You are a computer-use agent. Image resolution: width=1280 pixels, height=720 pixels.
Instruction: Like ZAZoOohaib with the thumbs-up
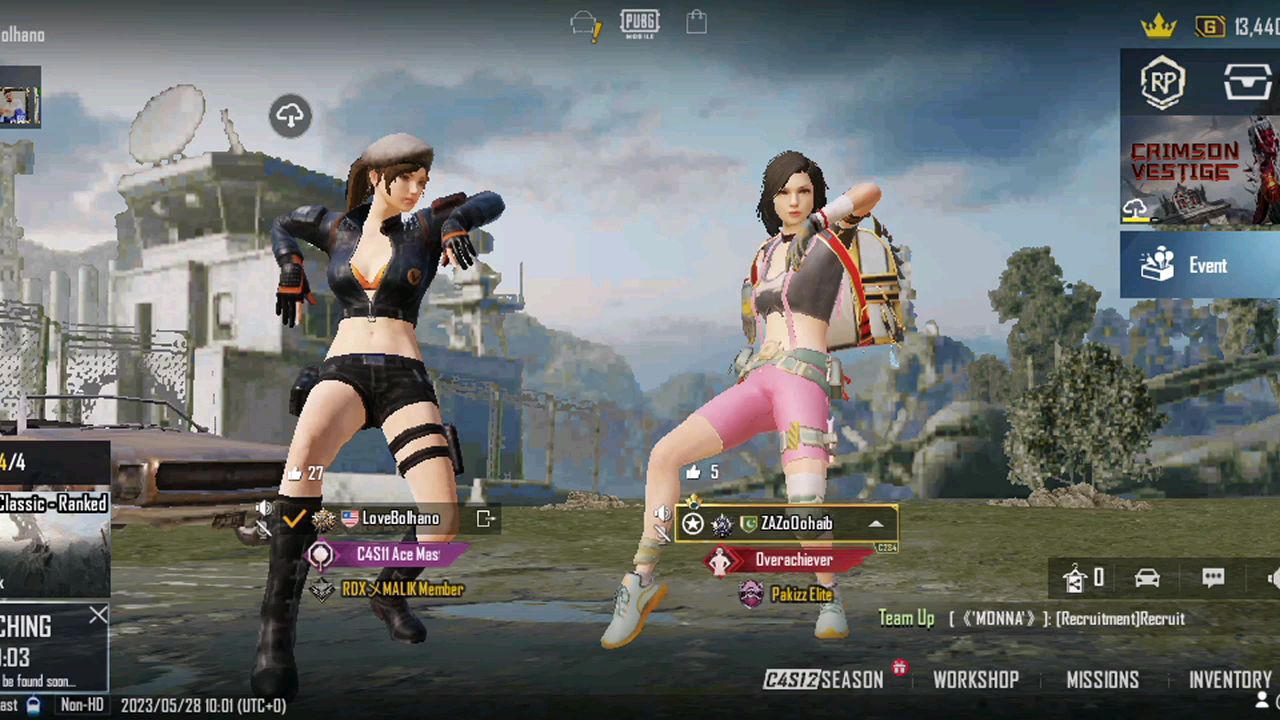pyautogui.click(x=694, y=472)
